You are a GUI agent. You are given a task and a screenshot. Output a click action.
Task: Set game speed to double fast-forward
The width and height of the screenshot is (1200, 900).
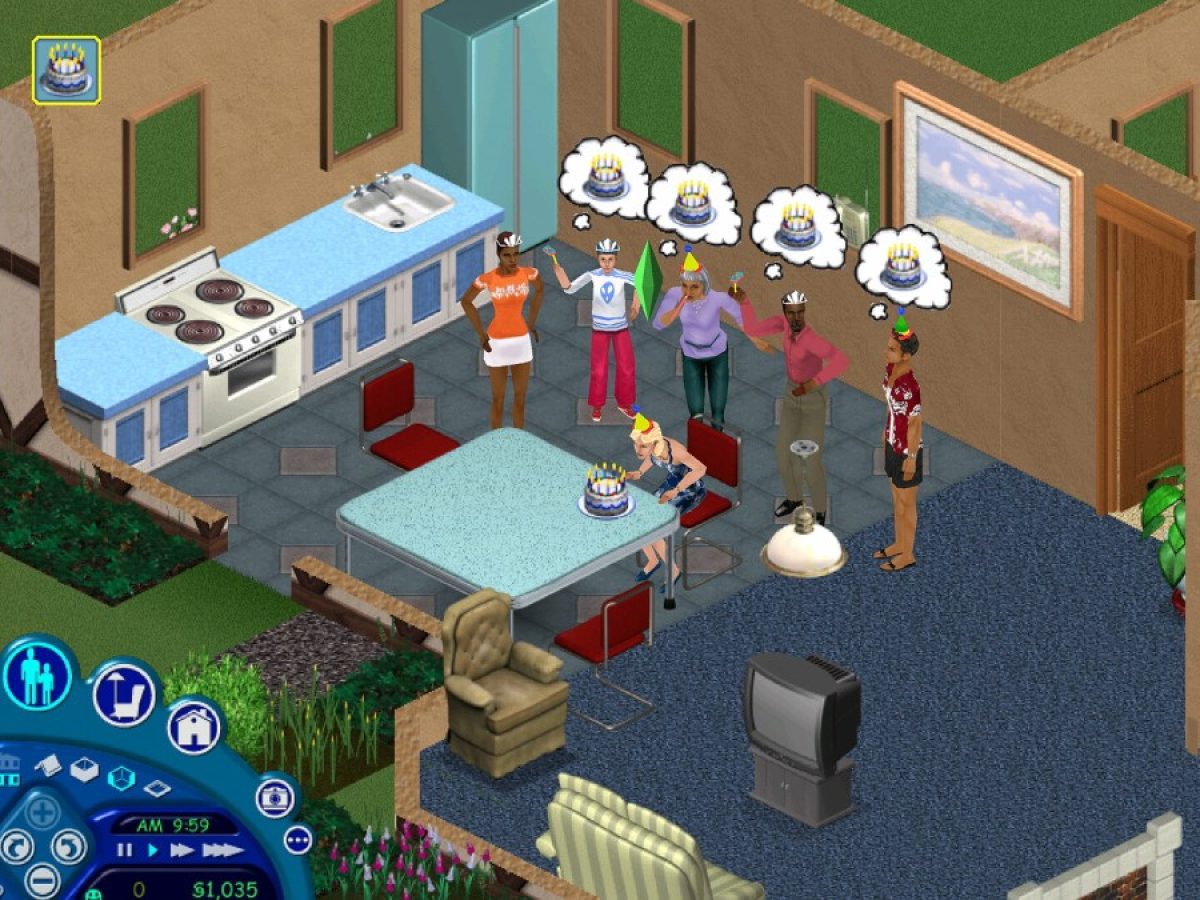(181, 850)
